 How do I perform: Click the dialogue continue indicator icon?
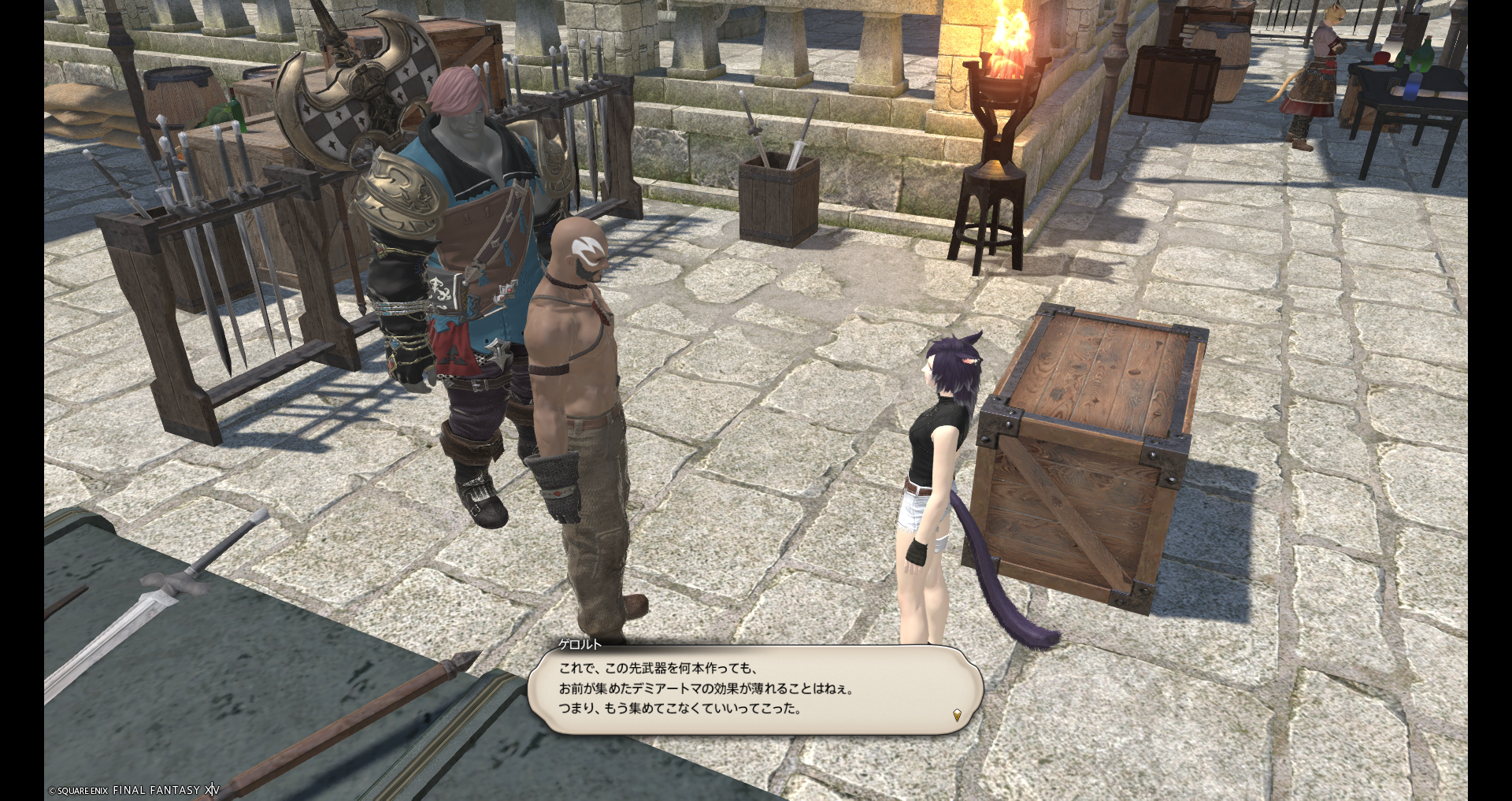click(957, 715)
